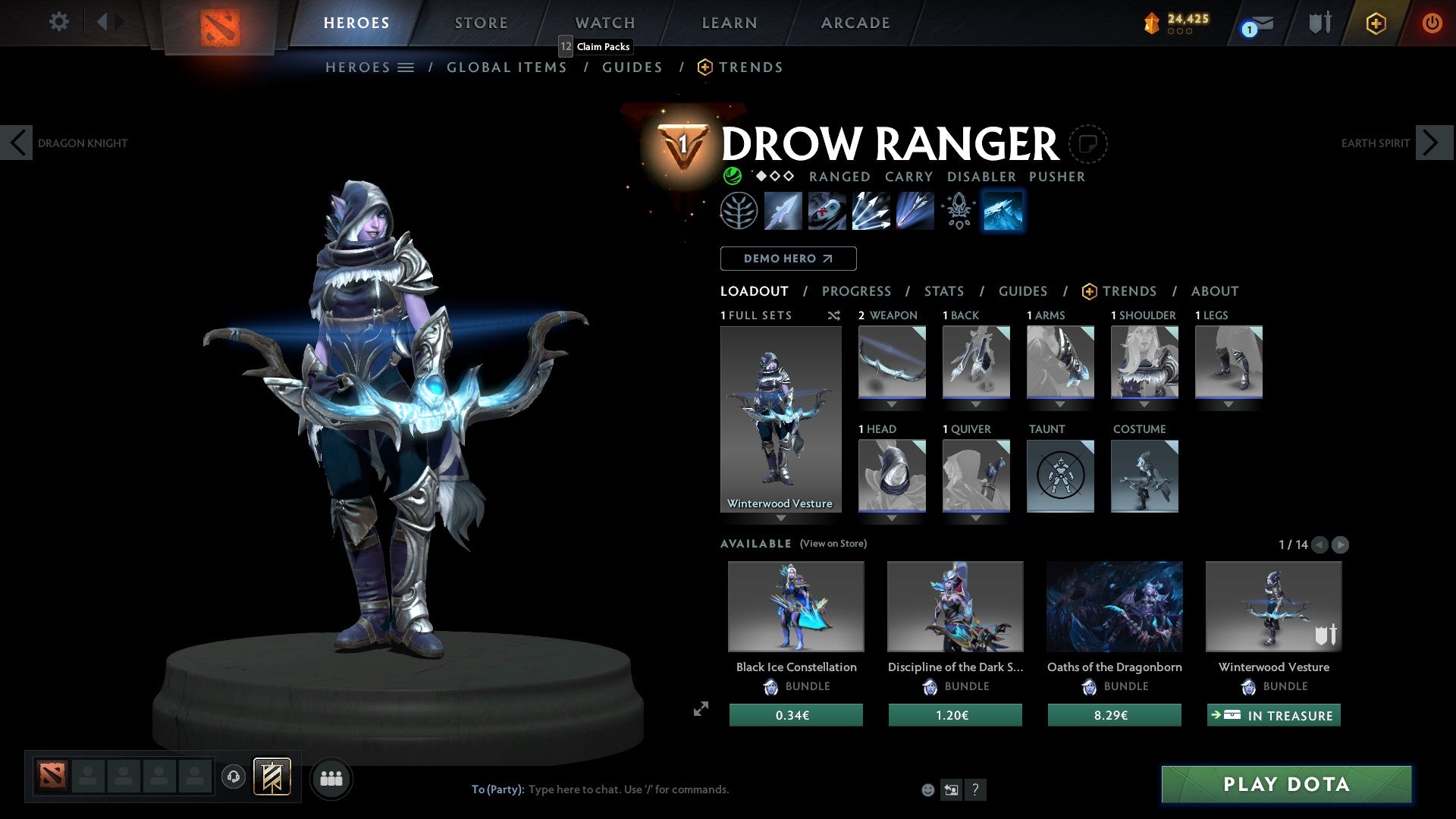Click the shuffle icon next to Full Sets
1456x819 pixels.
pos(834,315)
